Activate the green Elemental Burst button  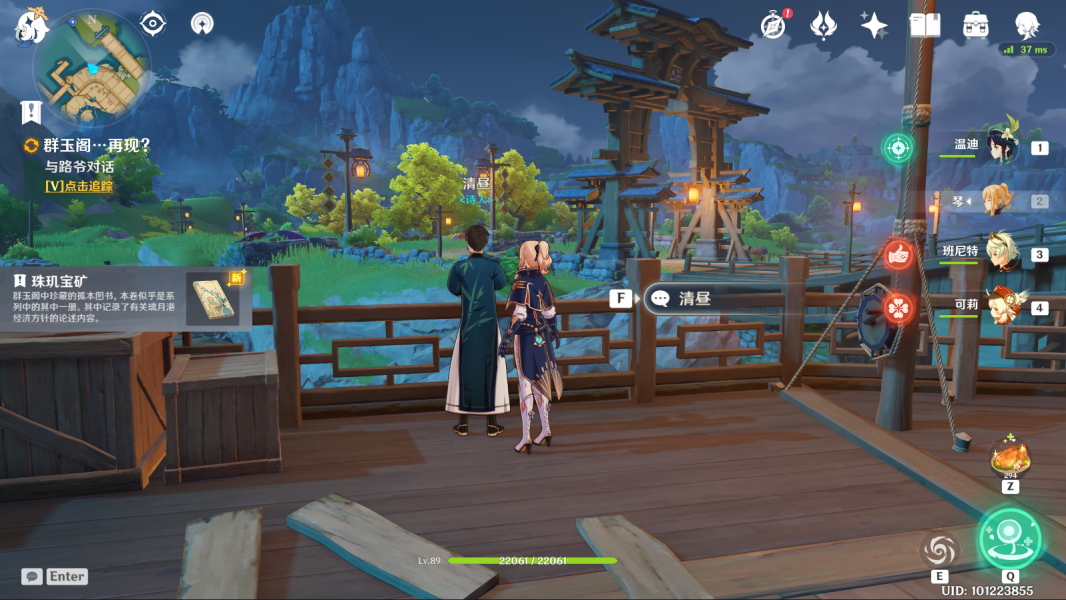click(1010, 538)
